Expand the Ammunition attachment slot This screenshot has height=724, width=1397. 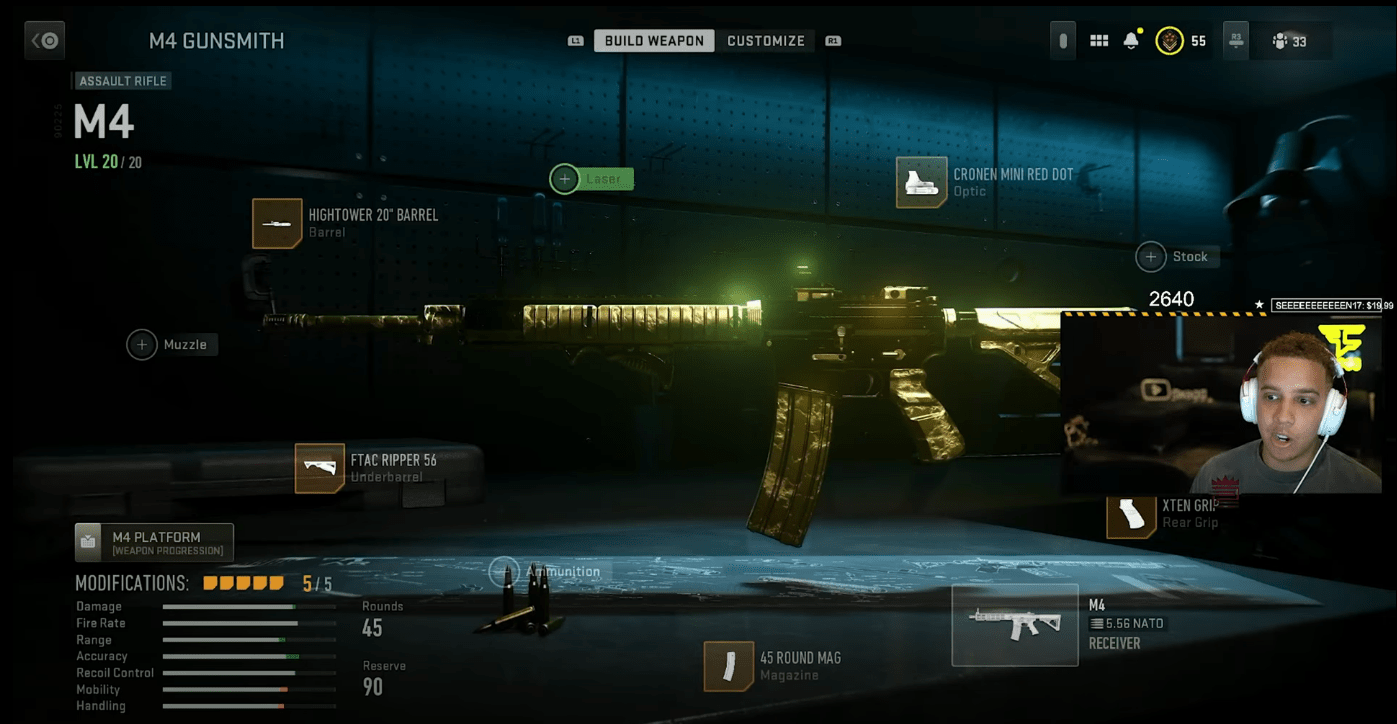tap(505, 571)
